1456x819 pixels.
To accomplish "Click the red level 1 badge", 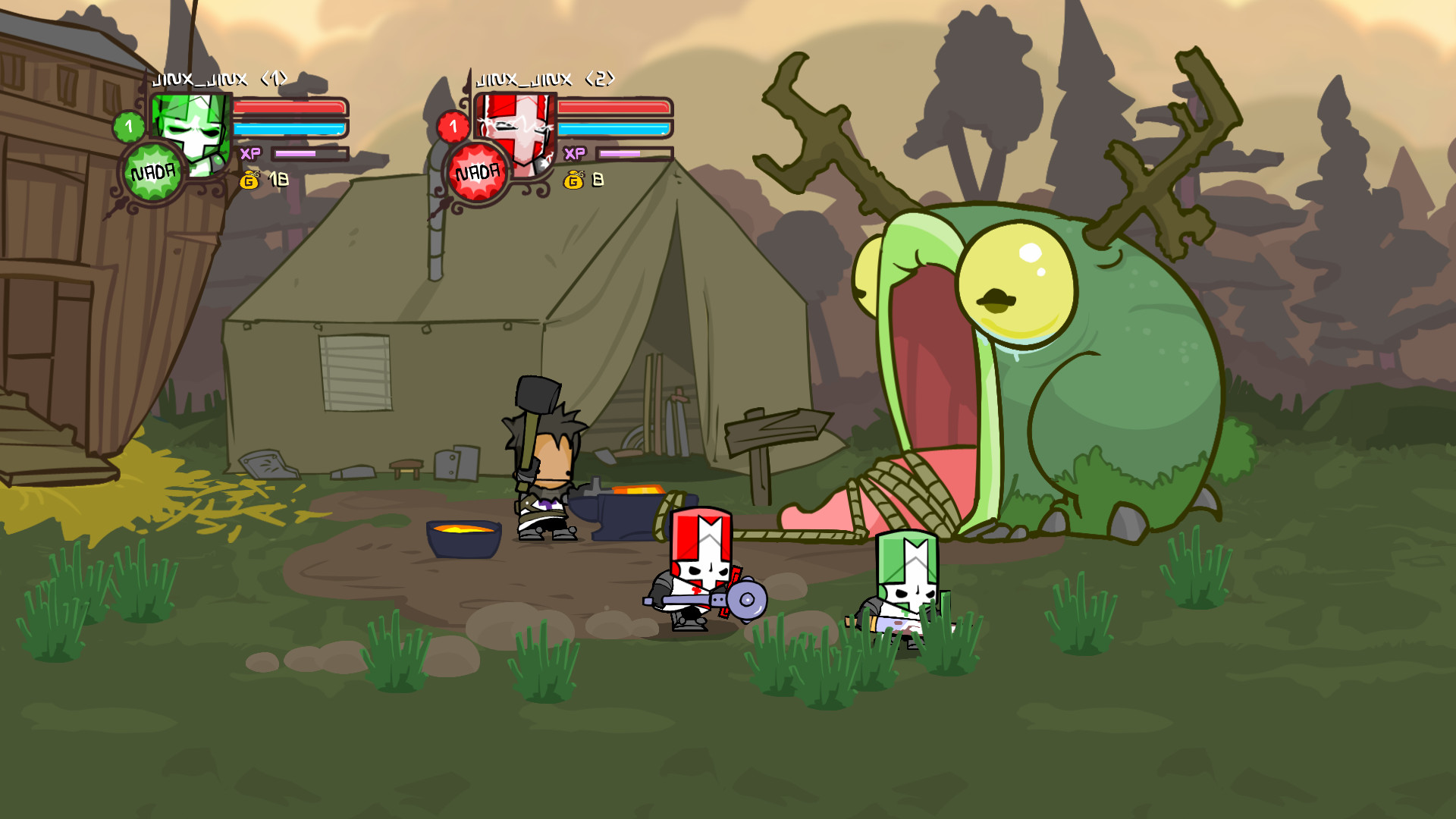I will pos(453,127).
